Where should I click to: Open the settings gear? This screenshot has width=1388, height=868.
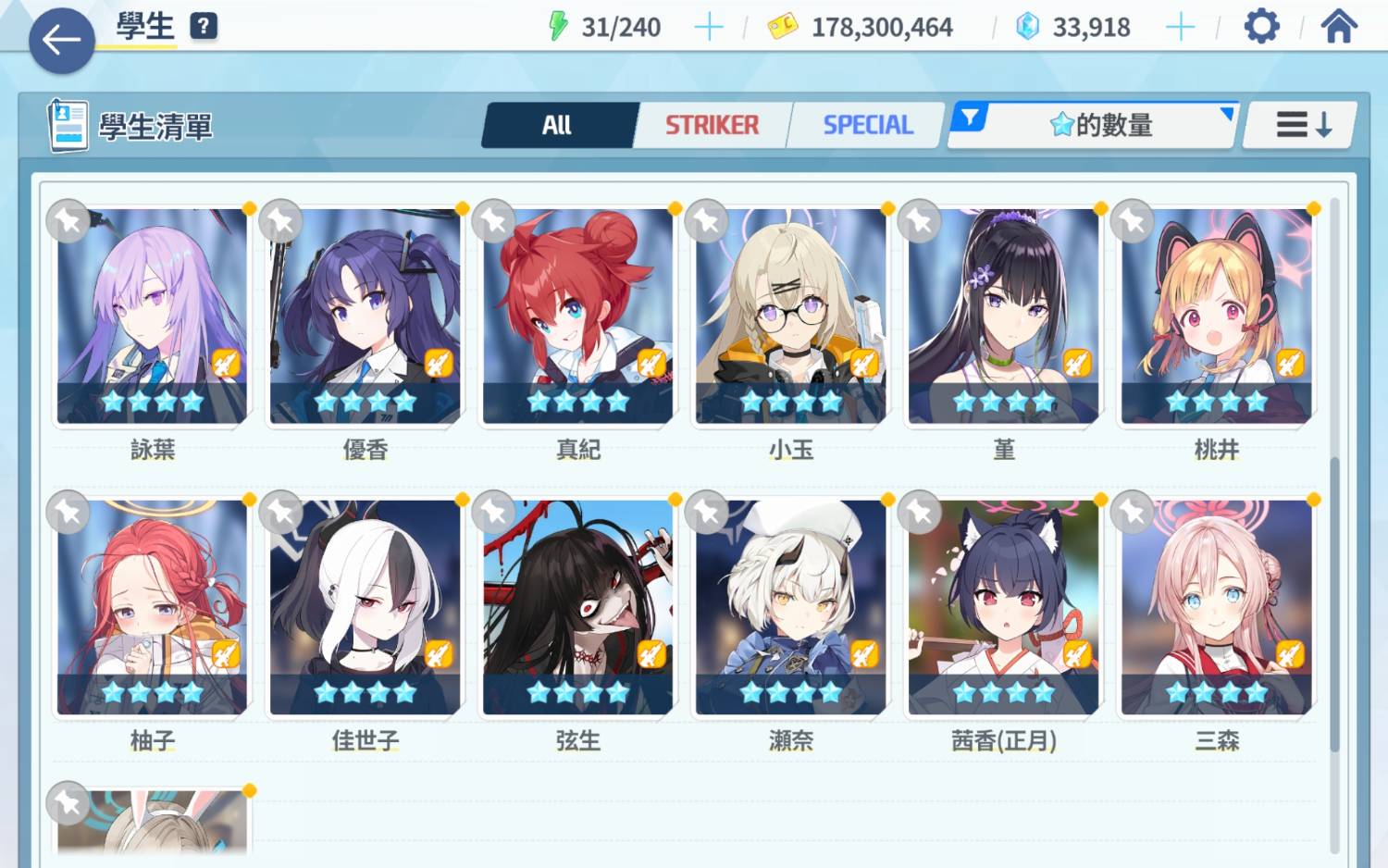point(1261,27)
